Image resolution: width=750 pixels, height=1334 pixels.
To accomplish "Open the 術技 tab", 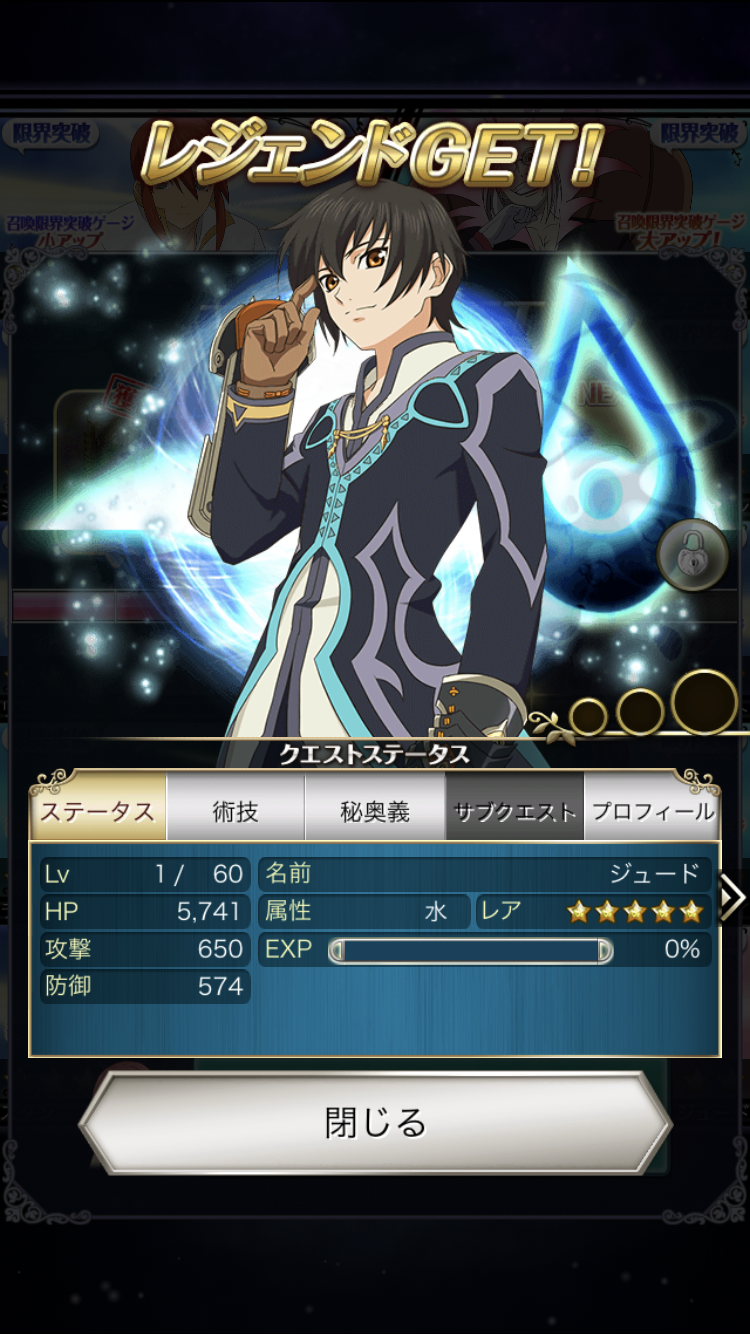I will click(236, 810).
